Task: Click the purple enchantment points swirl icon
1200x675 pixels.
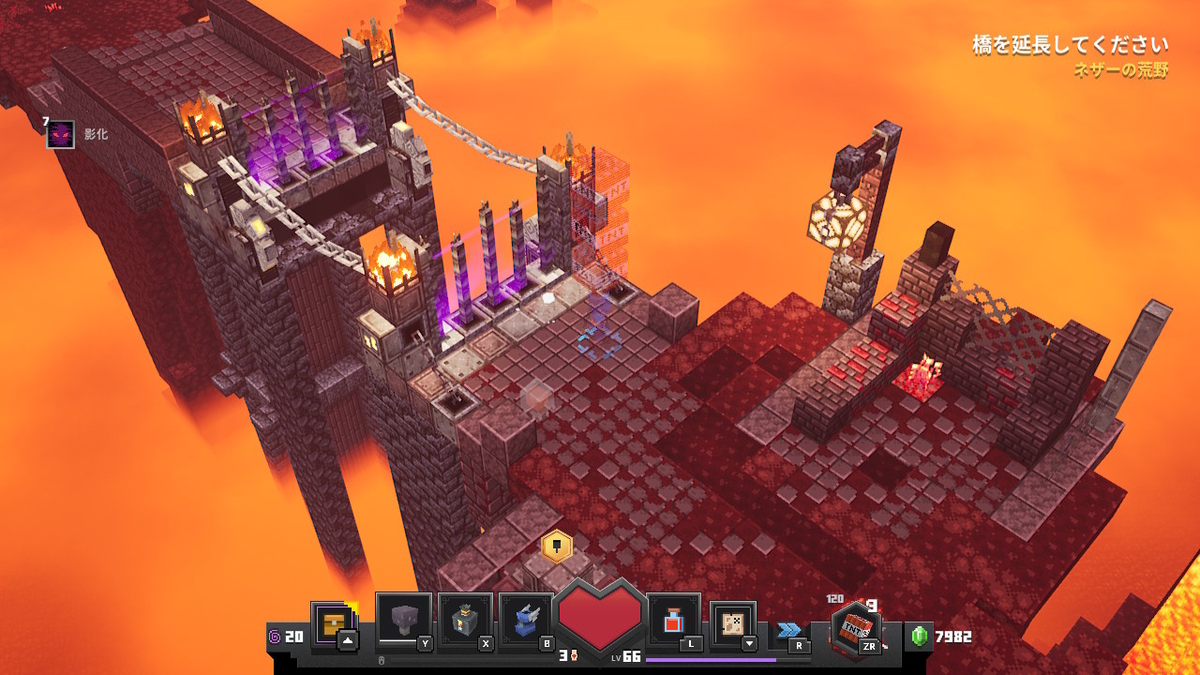Action: (275, 636)
